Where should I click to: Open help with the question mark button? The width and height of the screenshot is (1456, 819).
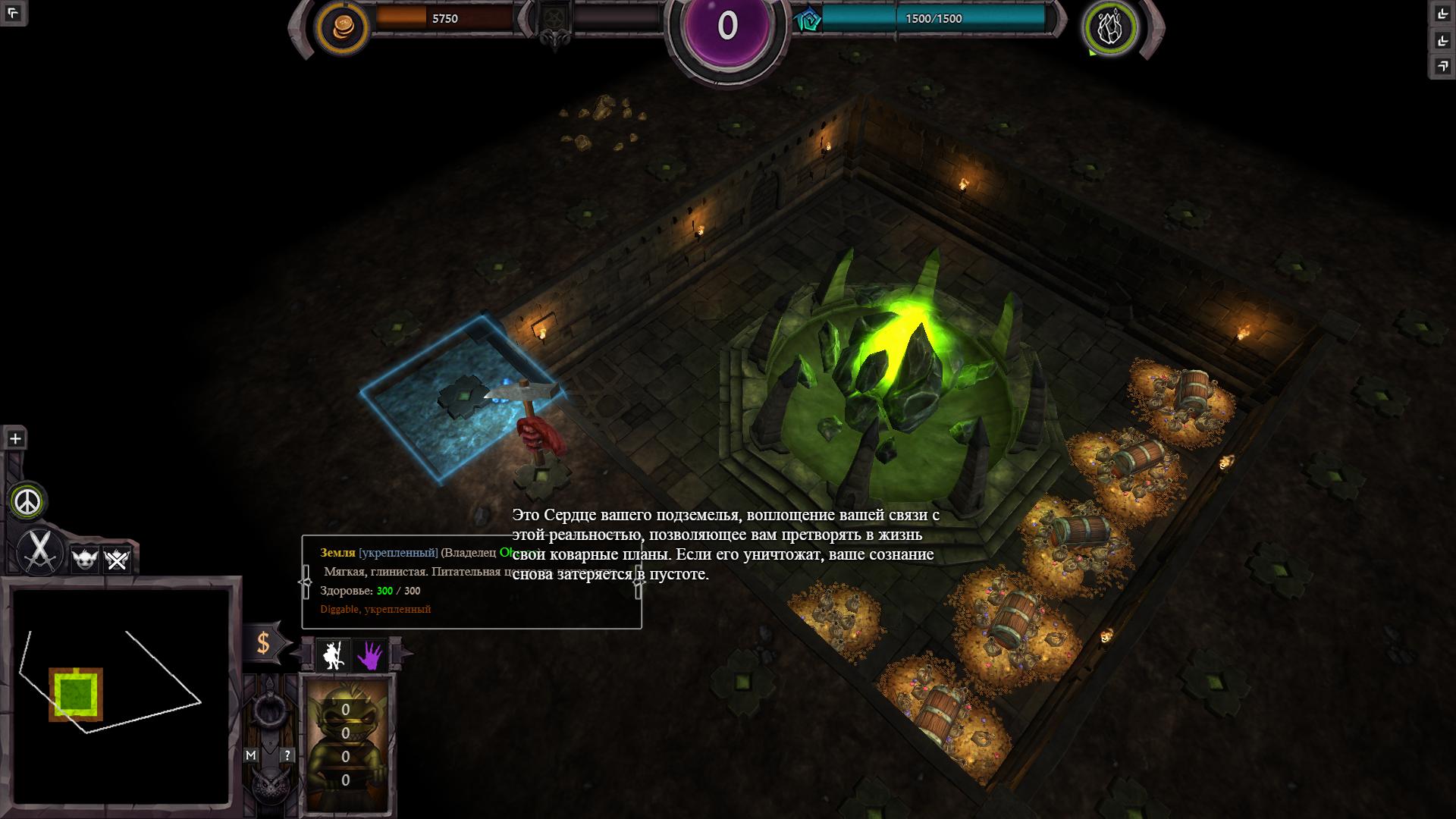[287, 755]
